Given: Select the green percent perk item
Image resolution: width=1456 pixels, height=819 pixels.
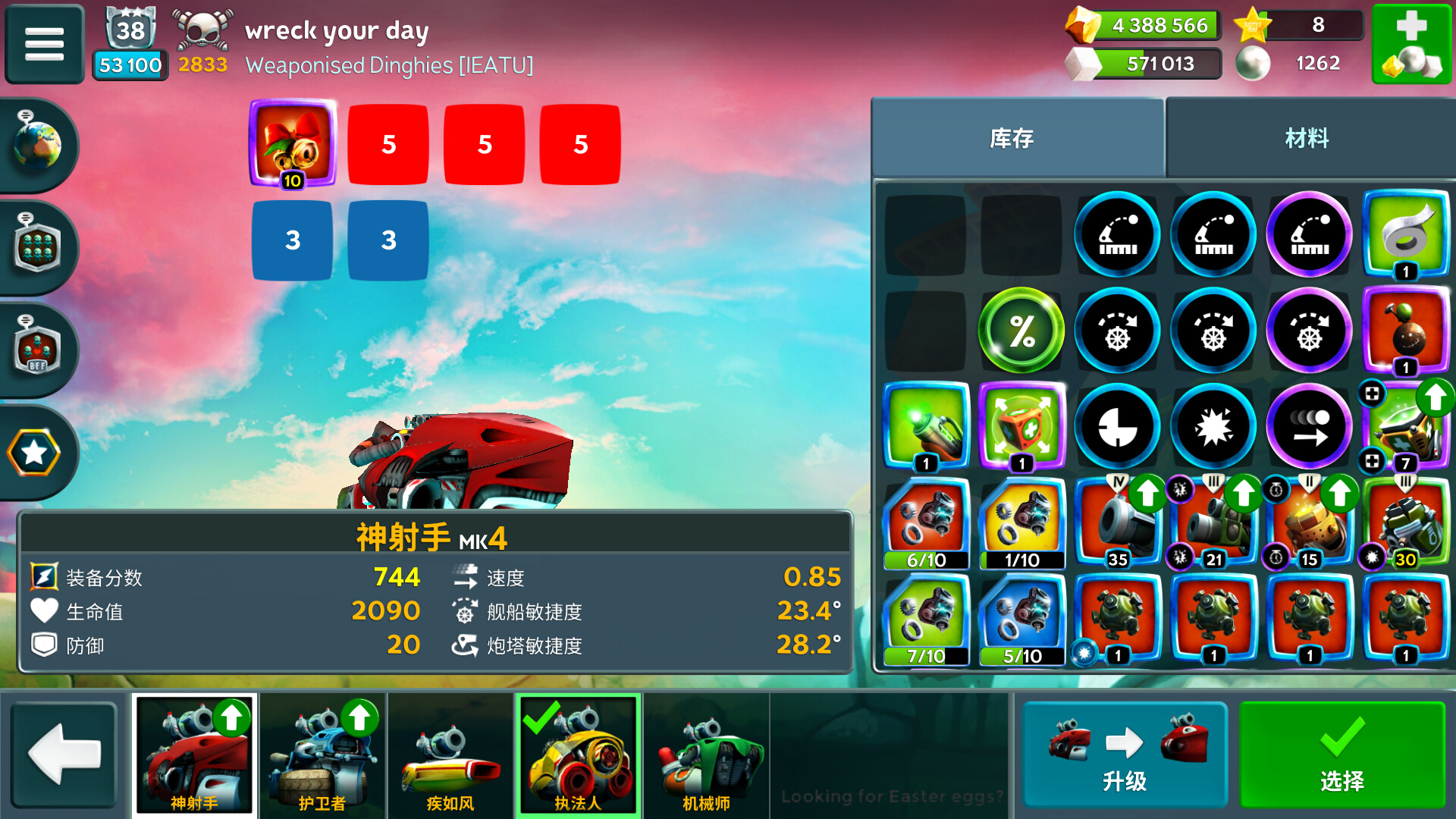Looking at the screenshot, I should [1021, 331].
